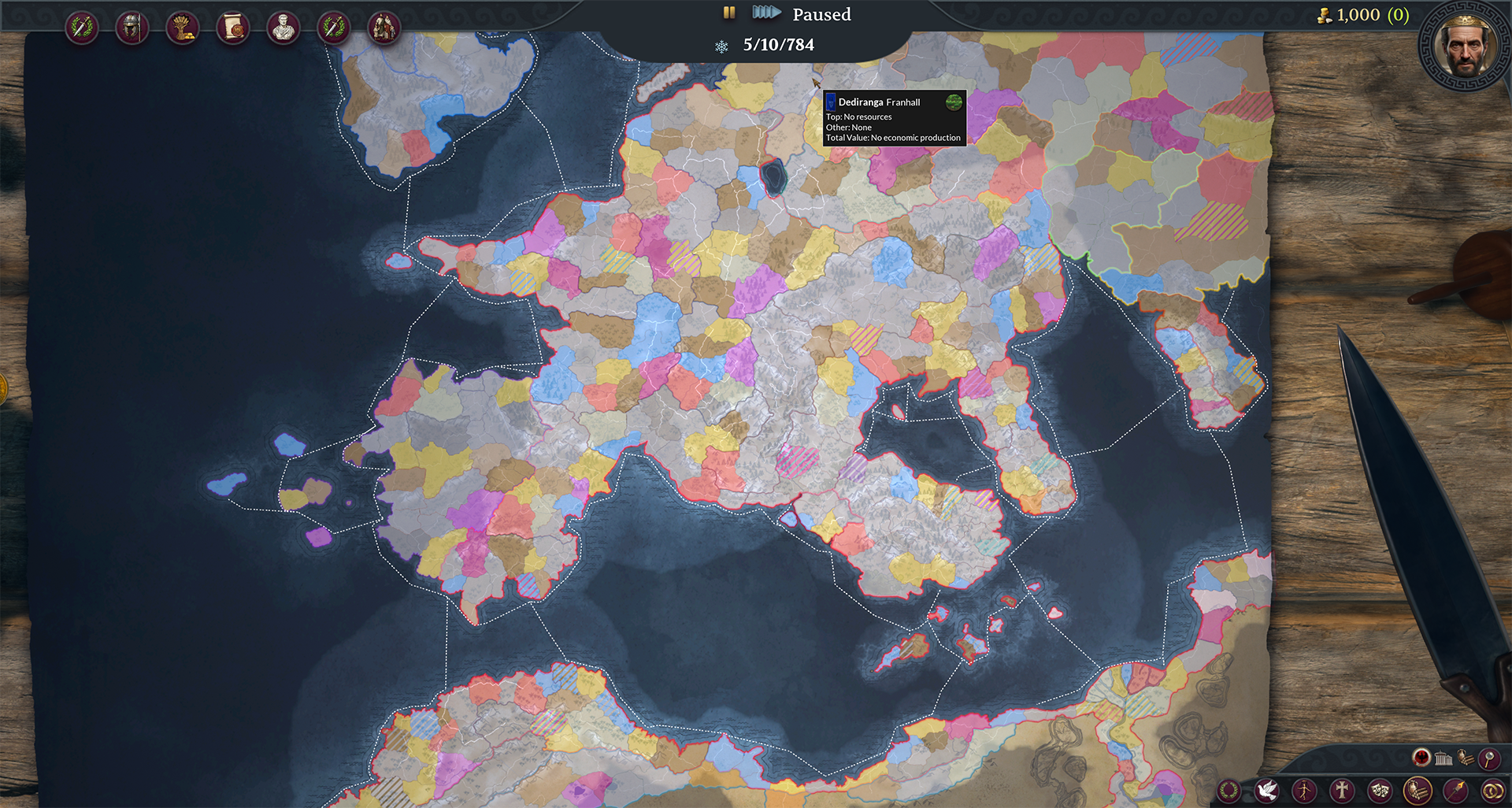Screen dimensions: 1512x808
Task: Toggle the pause button
Action: pos(729,13)
